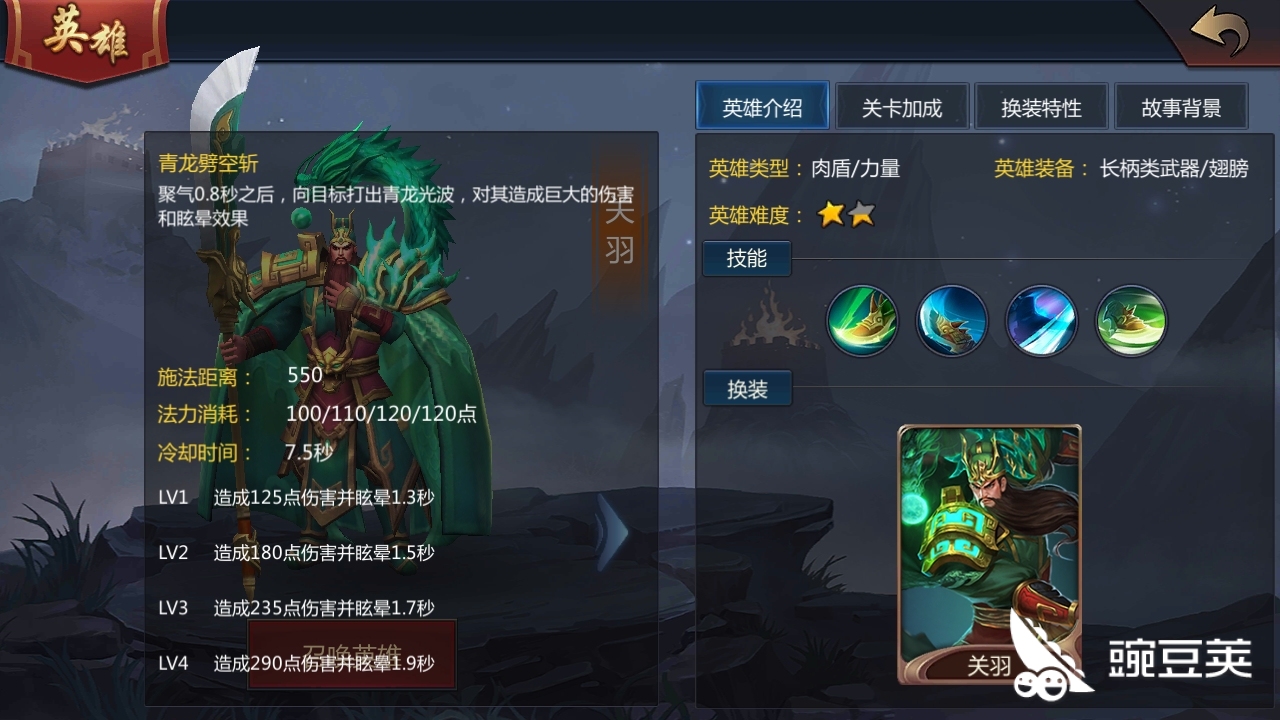This screenshot has width=1280, height=720.
Task: Open the 技能 skills panel
Action: click(x=746, y=258)
